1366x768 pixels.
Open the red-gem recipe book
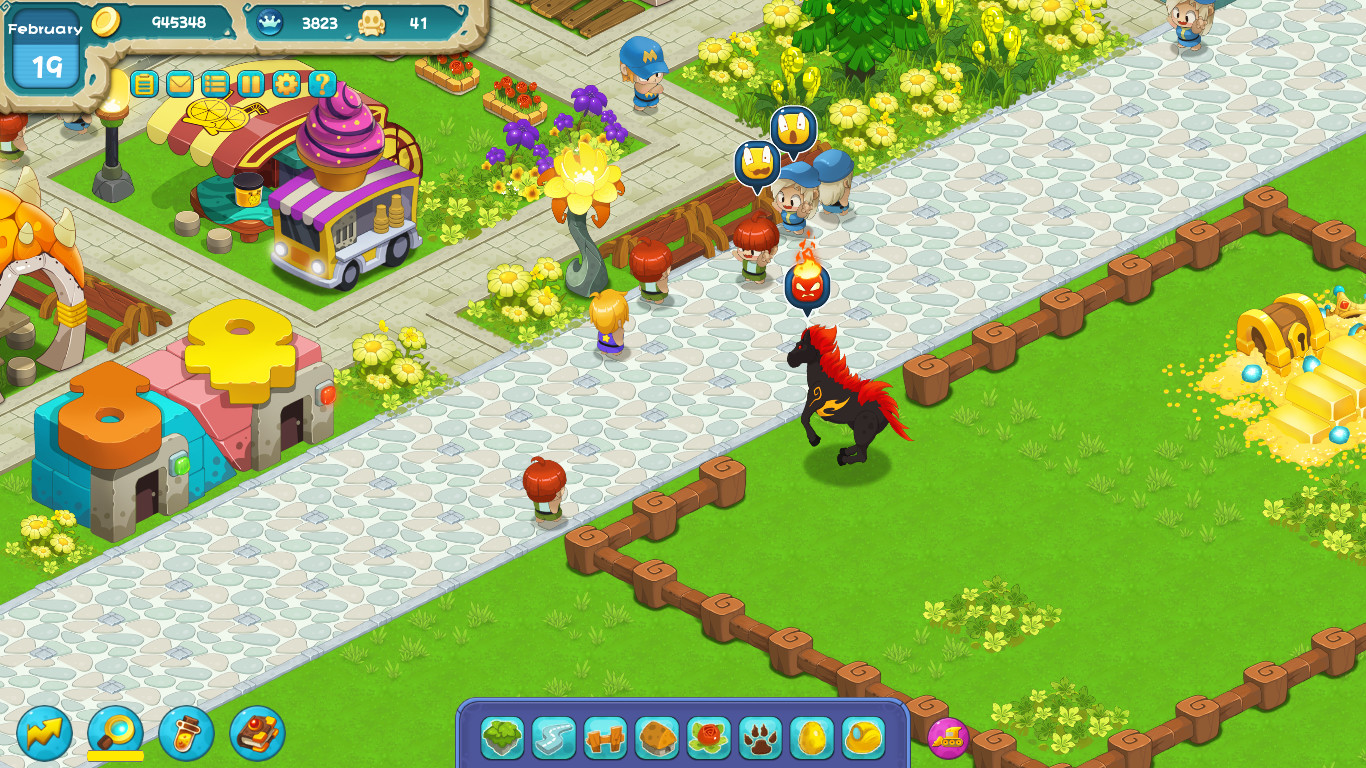pyautogui.click(x=258, y=735)
